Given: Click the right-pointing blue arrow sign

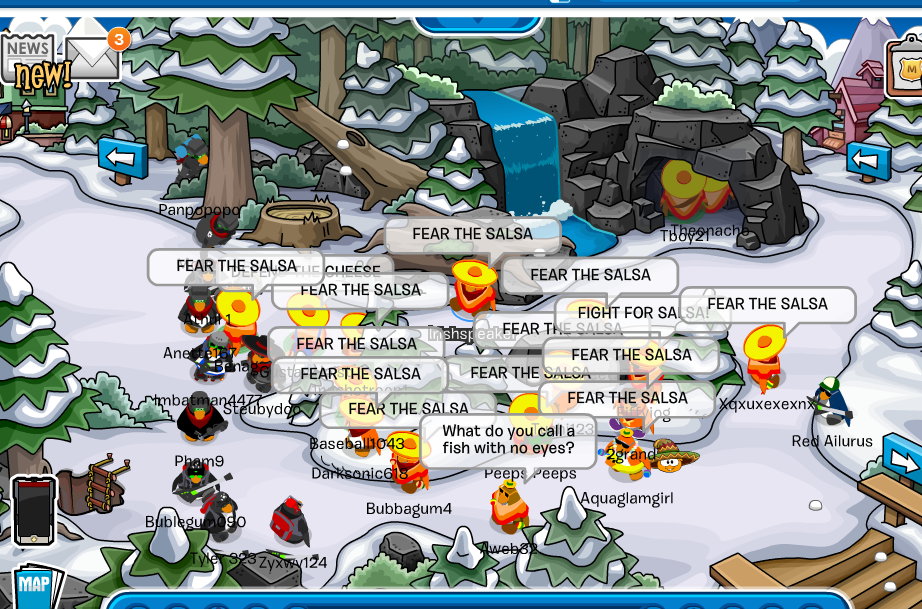Looking at the screenshot, I should coord(903,461).
